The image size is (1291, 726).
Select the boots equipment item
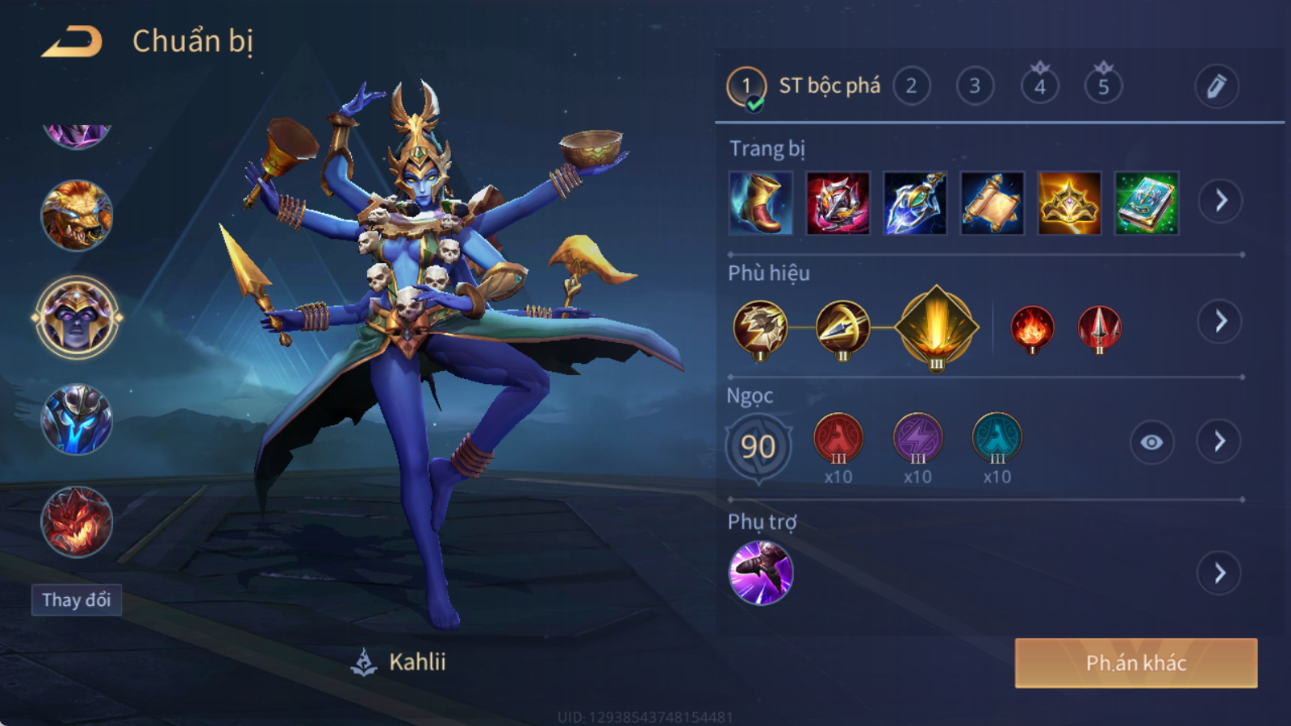(x=761, y=203)
